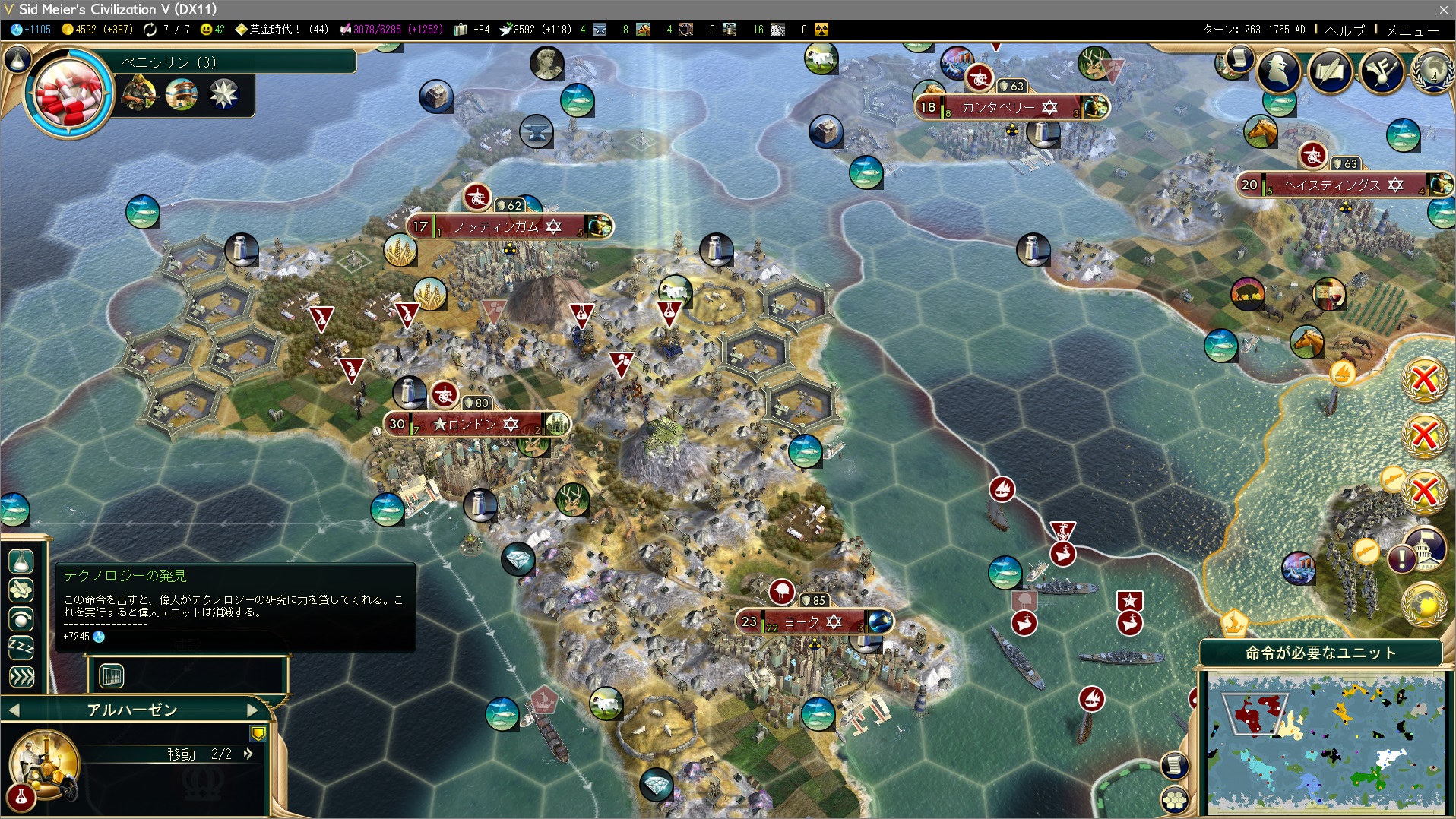Cycle to next unit with right arrow
1456x819 pixels.
pos(253,710)
